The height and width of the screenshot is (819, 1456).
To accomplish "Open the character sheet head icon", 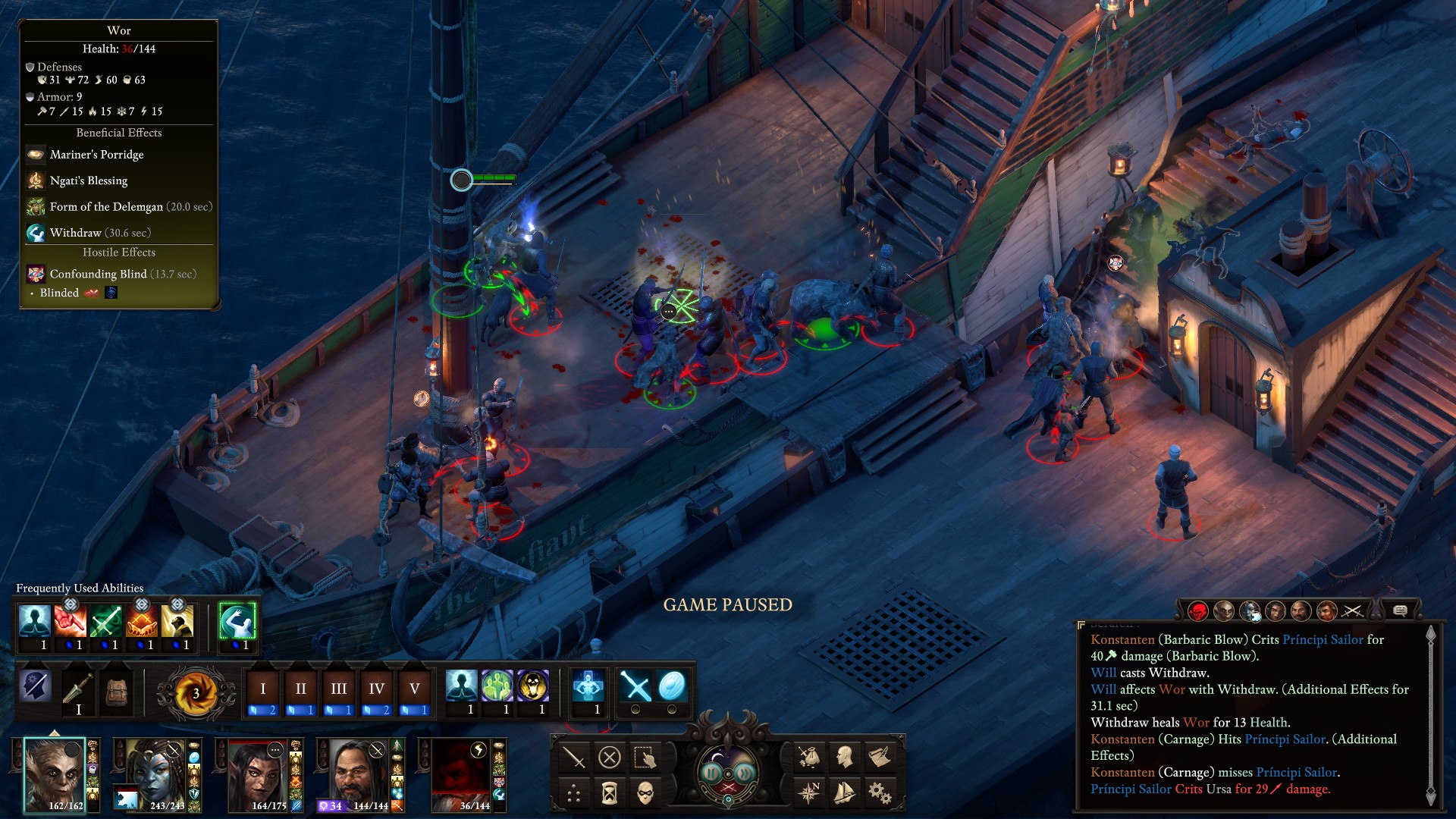I will click(844, 757).
